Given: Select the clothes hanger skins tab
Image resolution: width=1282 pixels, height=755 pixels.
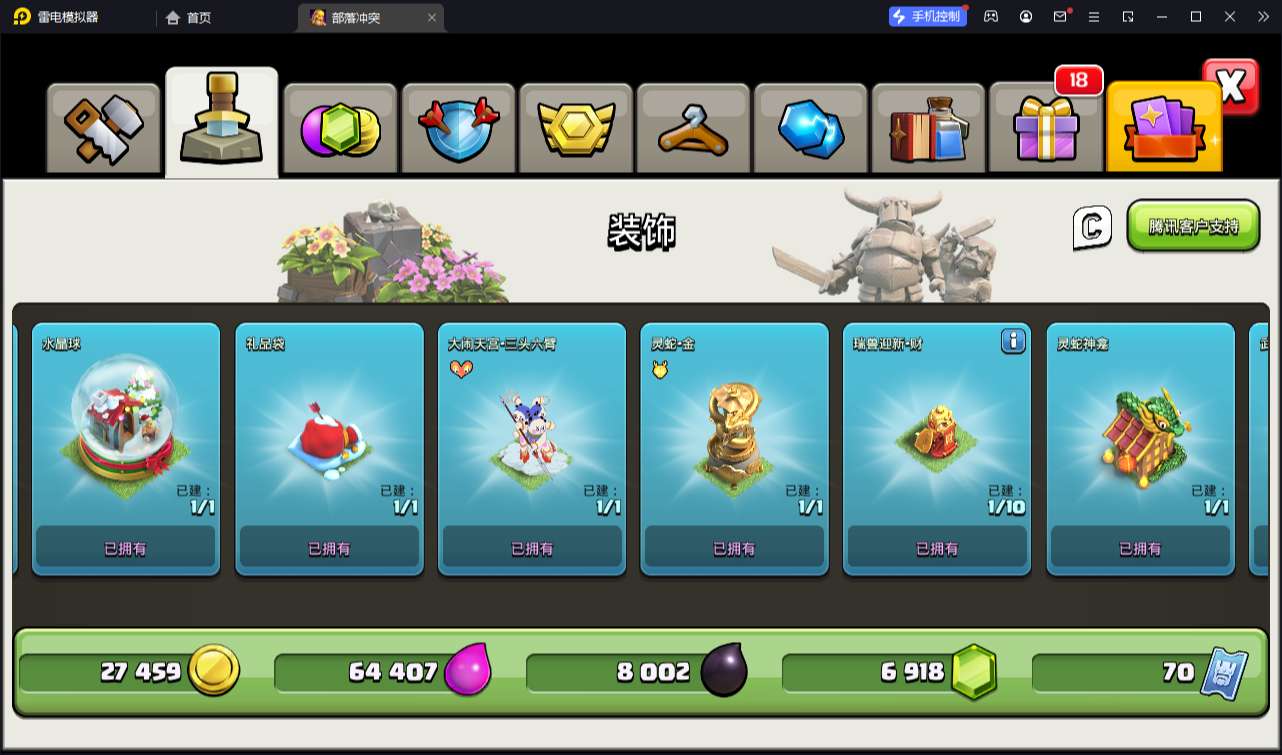Looking at the screenshot, I should [692, 130].
